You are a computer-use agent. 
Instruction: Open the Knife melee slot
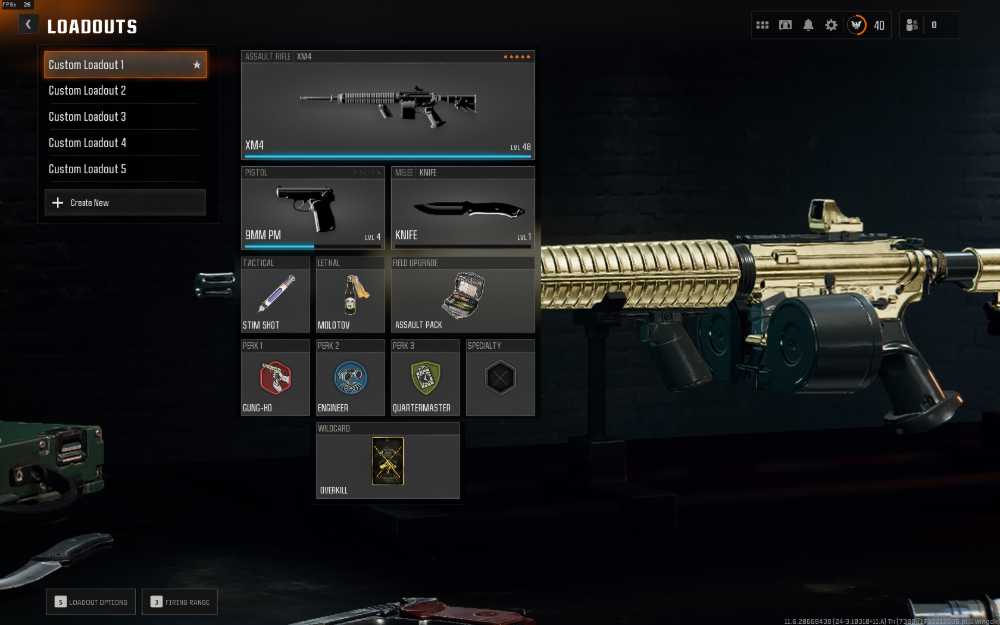(x=462, y=208)
